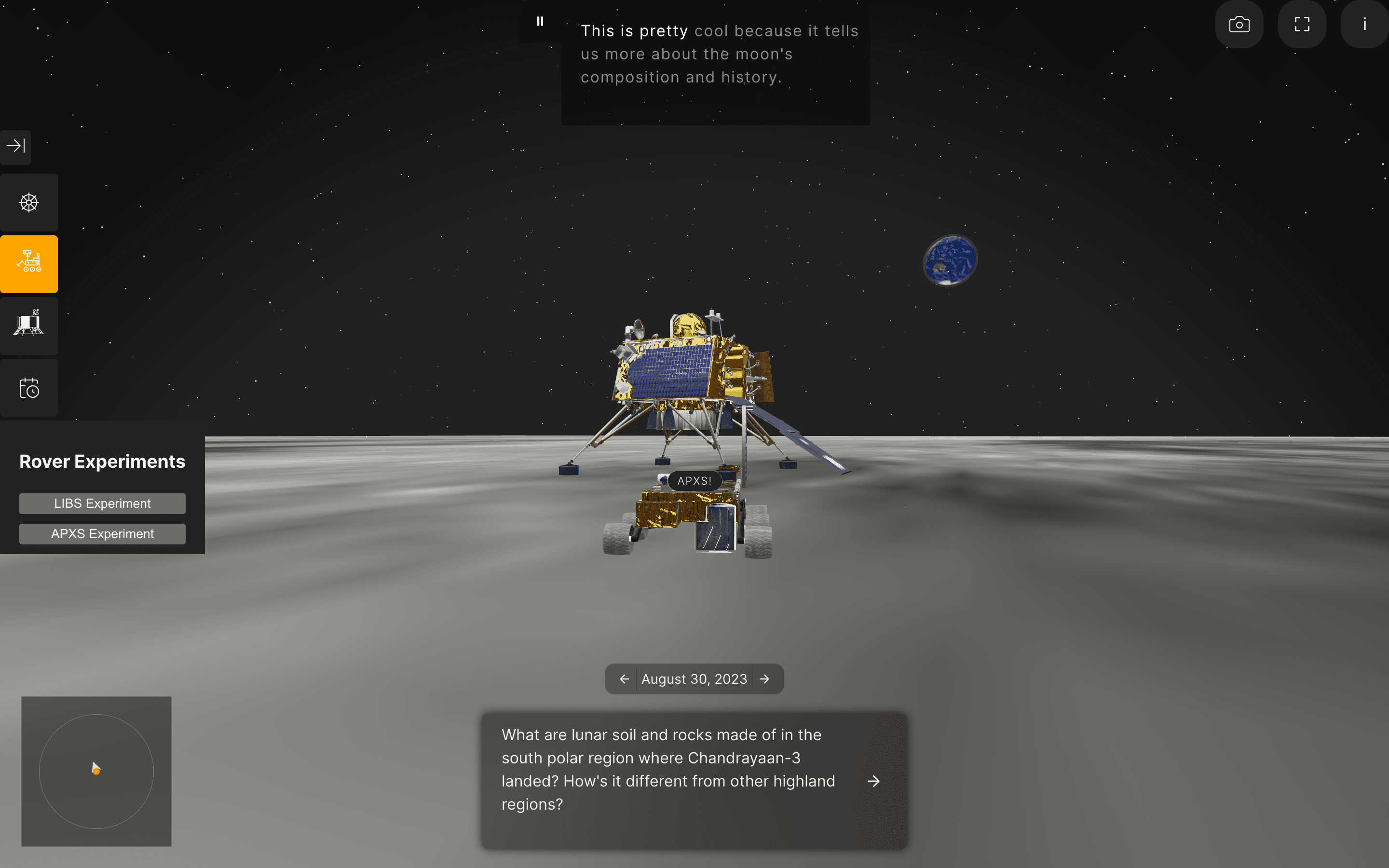Select the Rover Experiments heading
This screenshot has width=1389, height=868.
102,461
